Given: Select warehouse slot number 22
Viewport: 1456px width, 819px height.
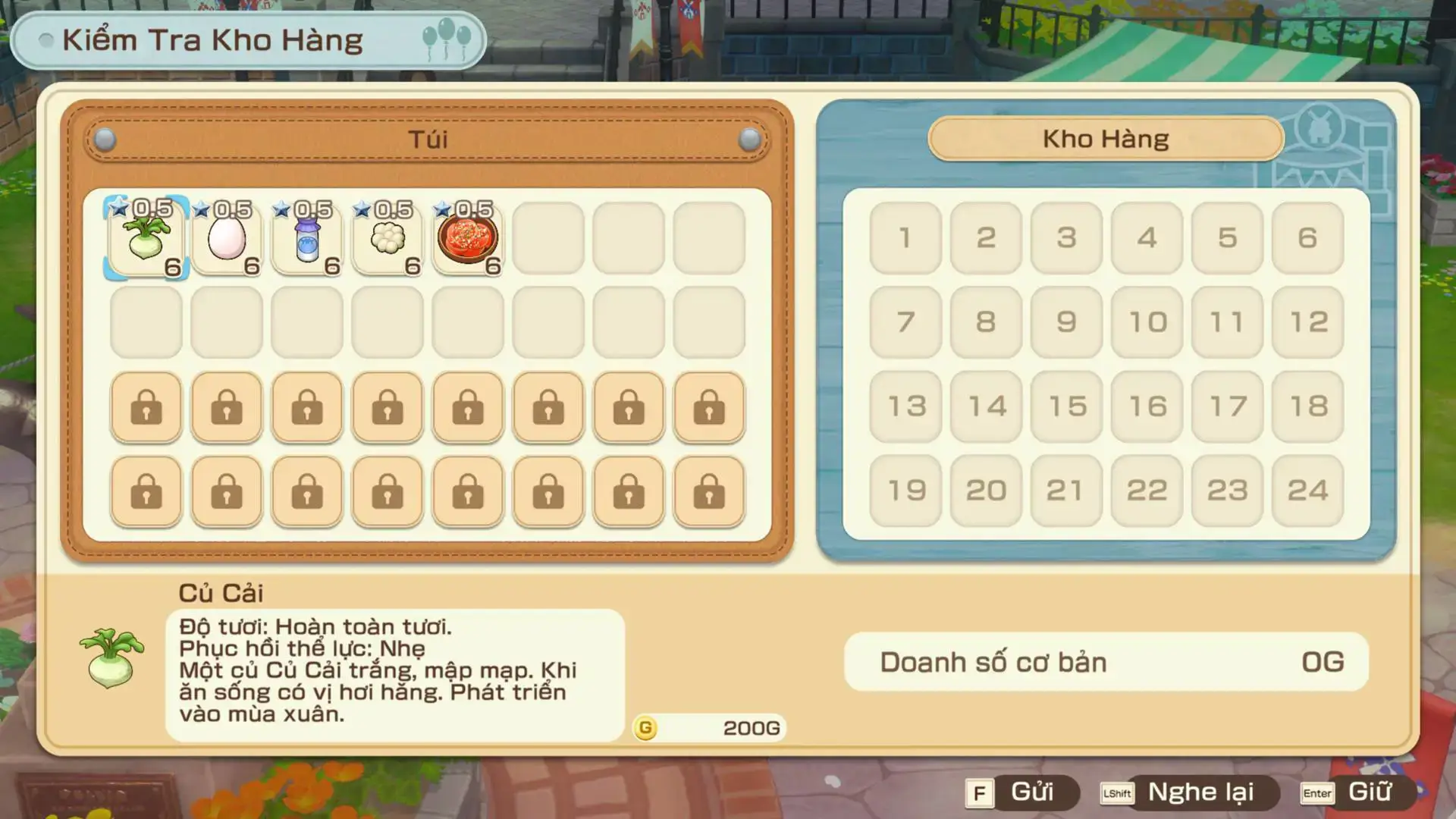Looking at the screenshot, I should click(1147, 491).
